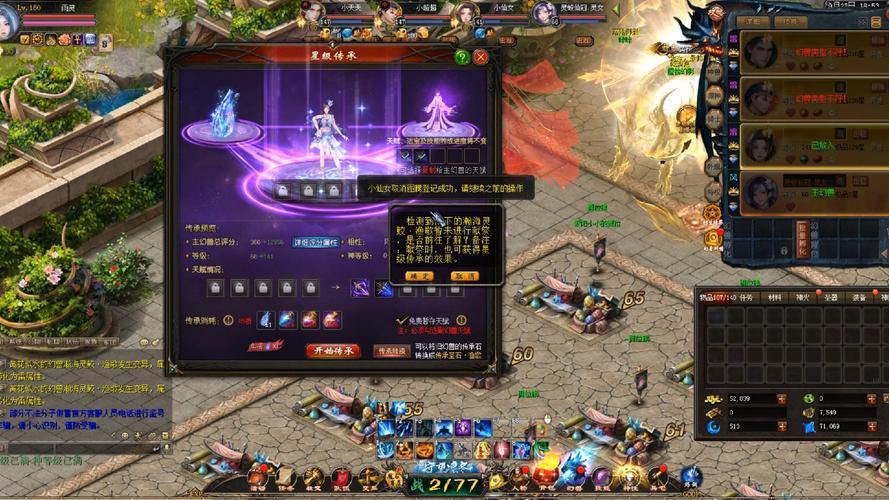Cancel the popup with 取消

[x=465, y=276]
